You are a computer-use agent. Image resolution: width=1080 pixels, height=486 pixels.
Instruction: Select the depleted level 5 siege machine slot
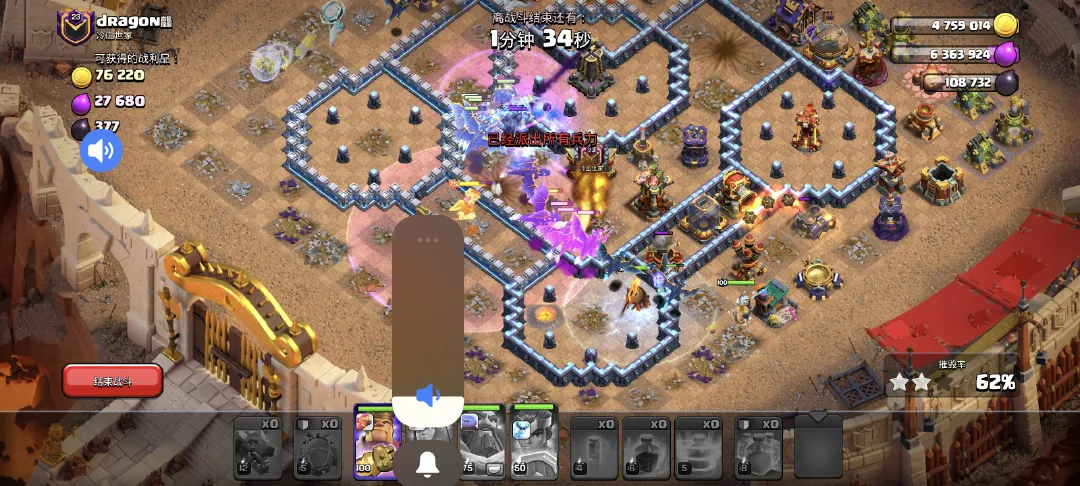pos(317,446)
